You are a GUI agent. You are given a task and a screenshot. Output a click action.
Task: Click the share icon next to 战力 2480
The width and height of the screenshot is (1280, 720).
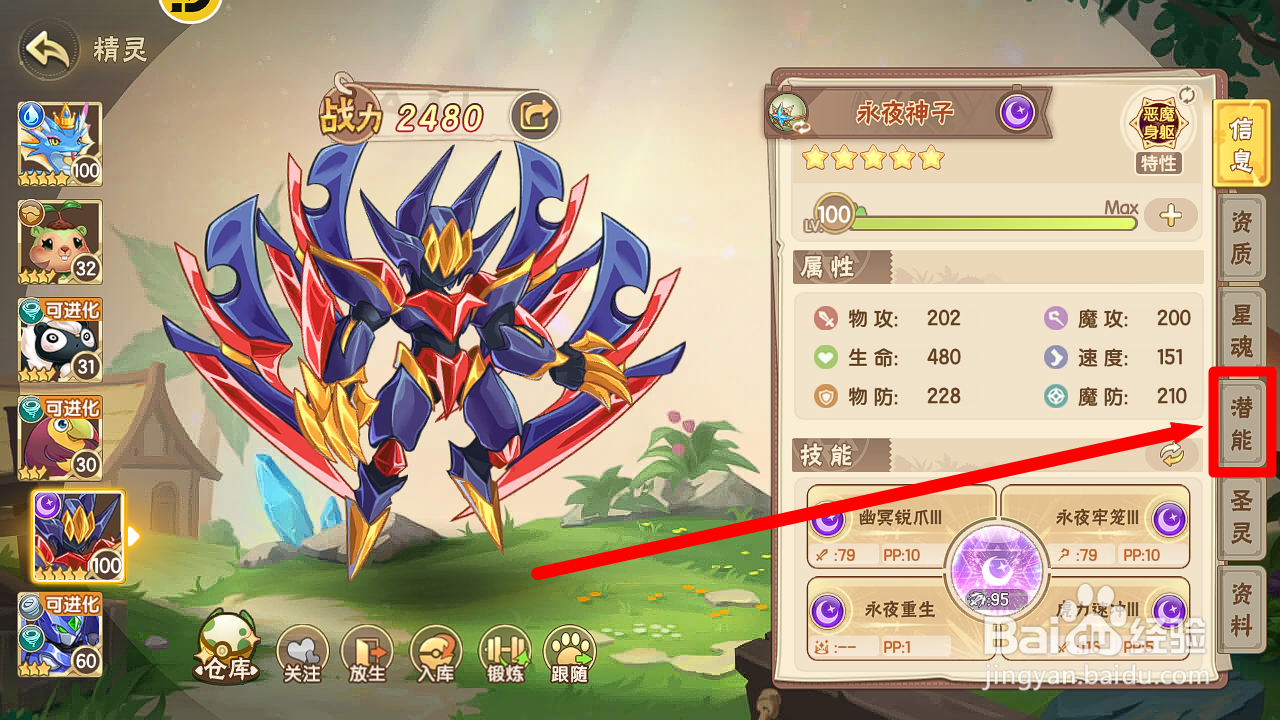(x=536, y=114)
